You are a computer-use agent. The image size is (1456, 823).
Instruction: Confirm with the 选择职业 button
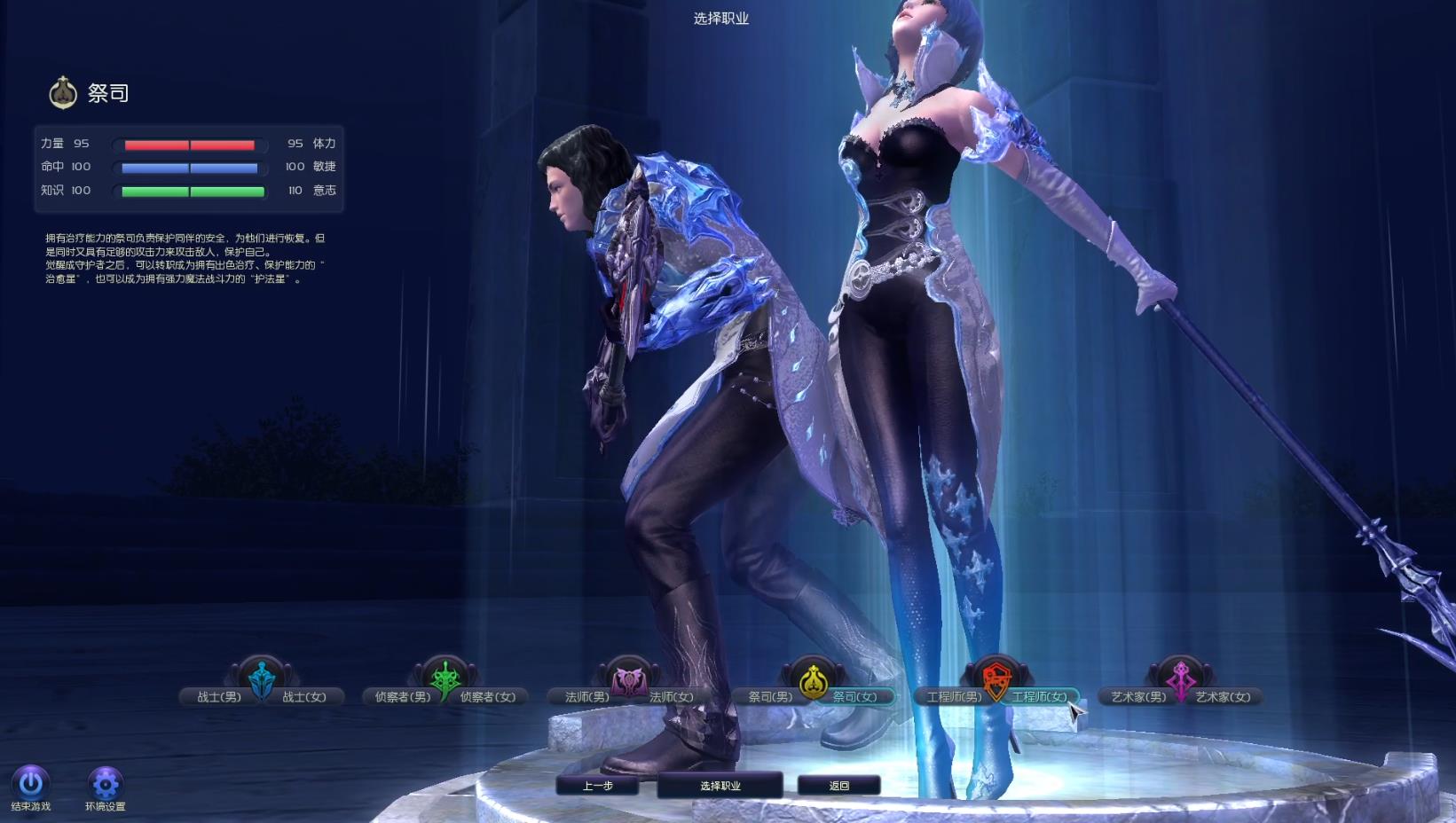[x=720, y=786]
